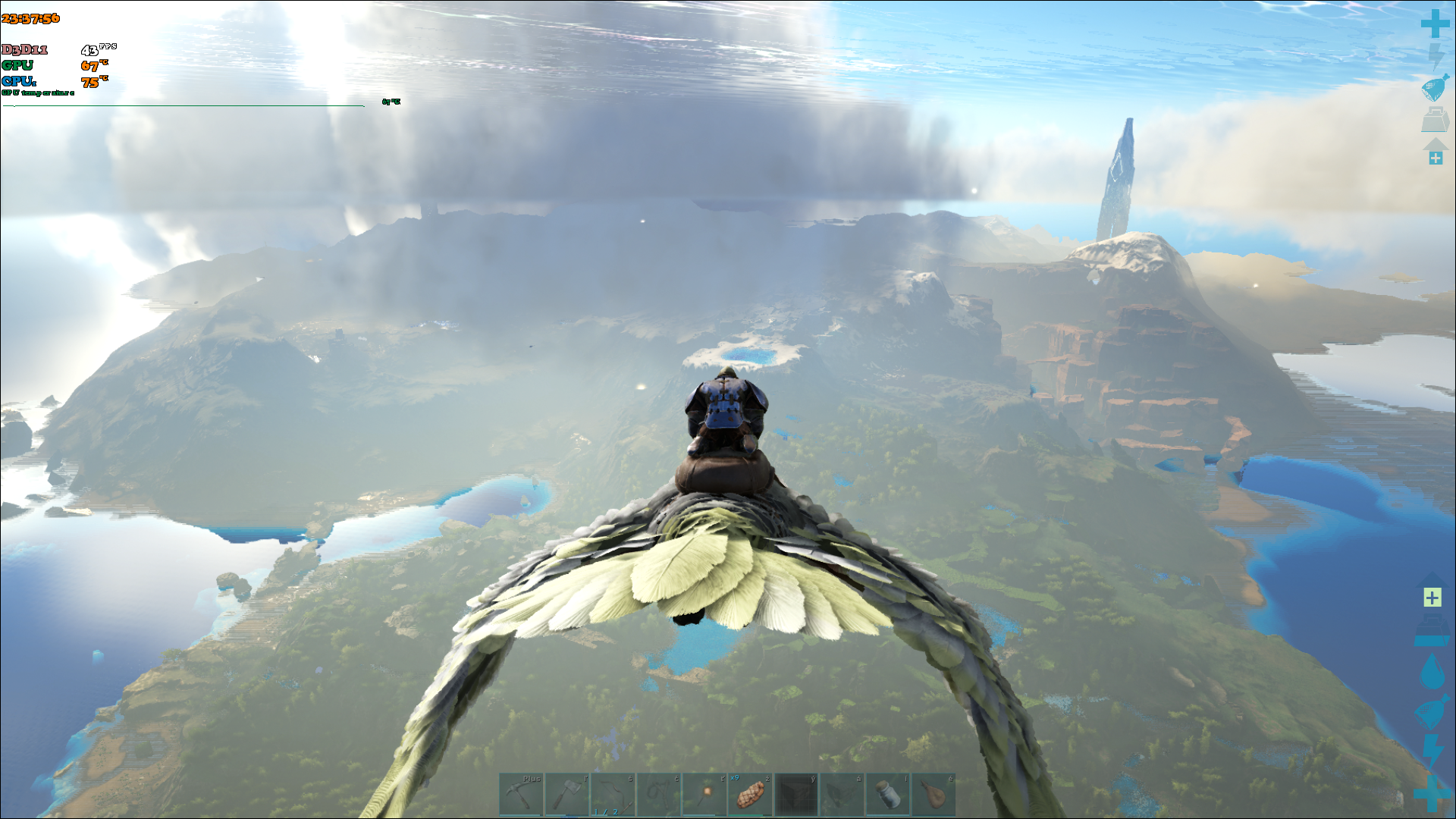Select the water jar hotbar slot

887,795
